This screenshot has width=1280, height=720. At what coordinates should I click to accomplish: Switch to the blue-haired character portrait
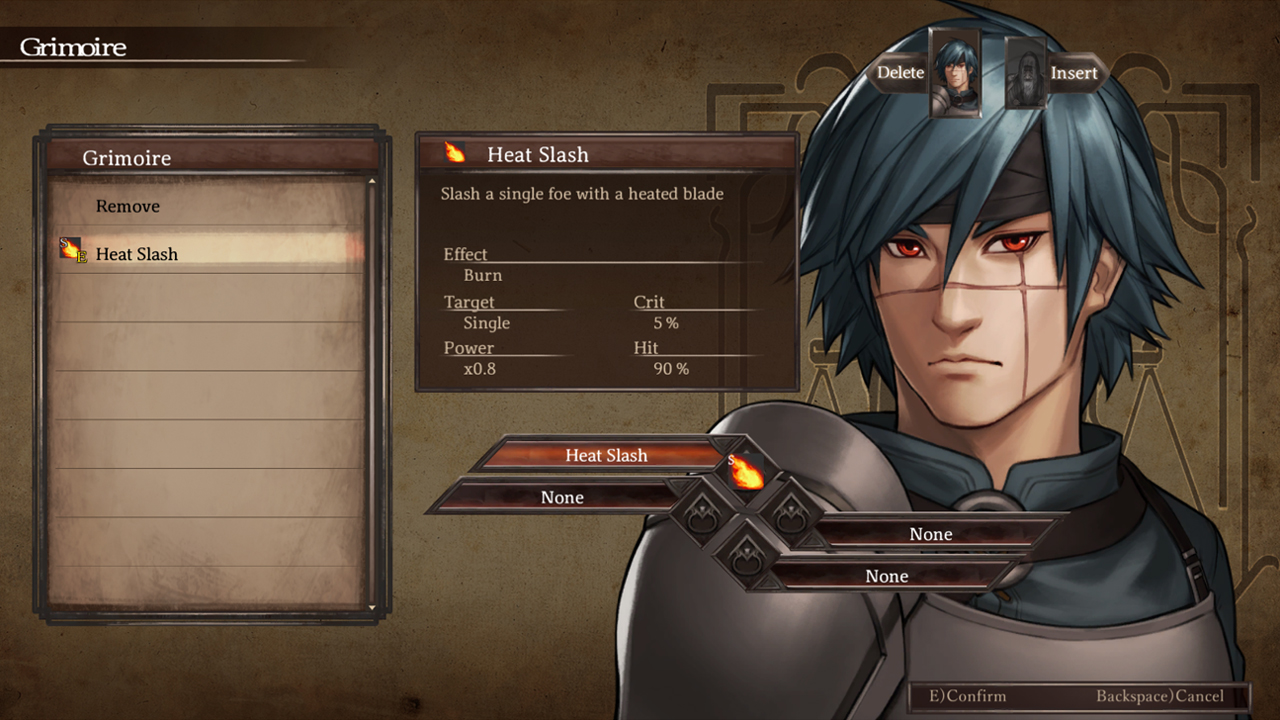[x=955, y=73]
